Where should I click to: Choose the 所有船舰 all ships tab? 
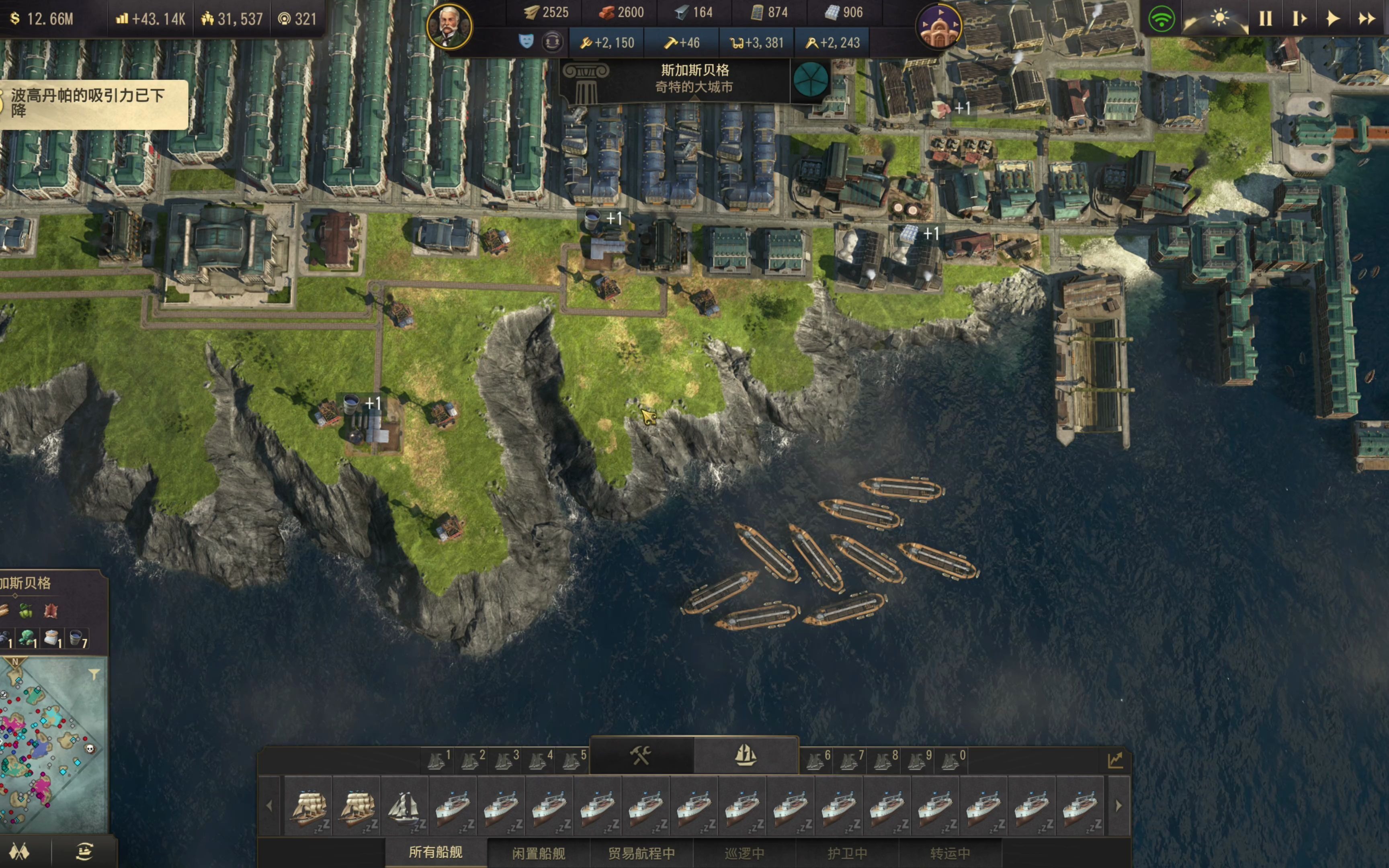pyautogui.click(x=436, y=852)
